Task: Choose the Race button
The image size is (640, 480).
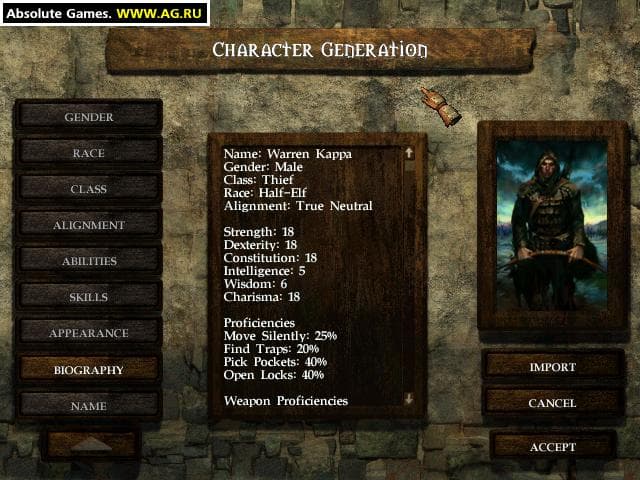Action: (x=89, y=153)
